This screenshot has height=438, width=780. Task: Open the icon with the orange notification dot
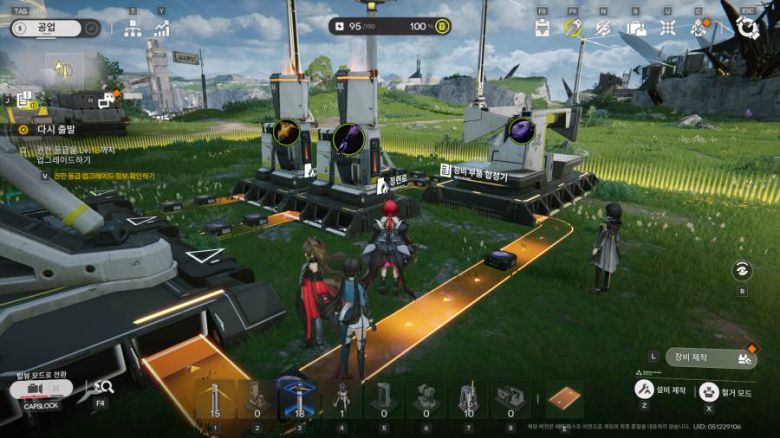tap(699, 28)
